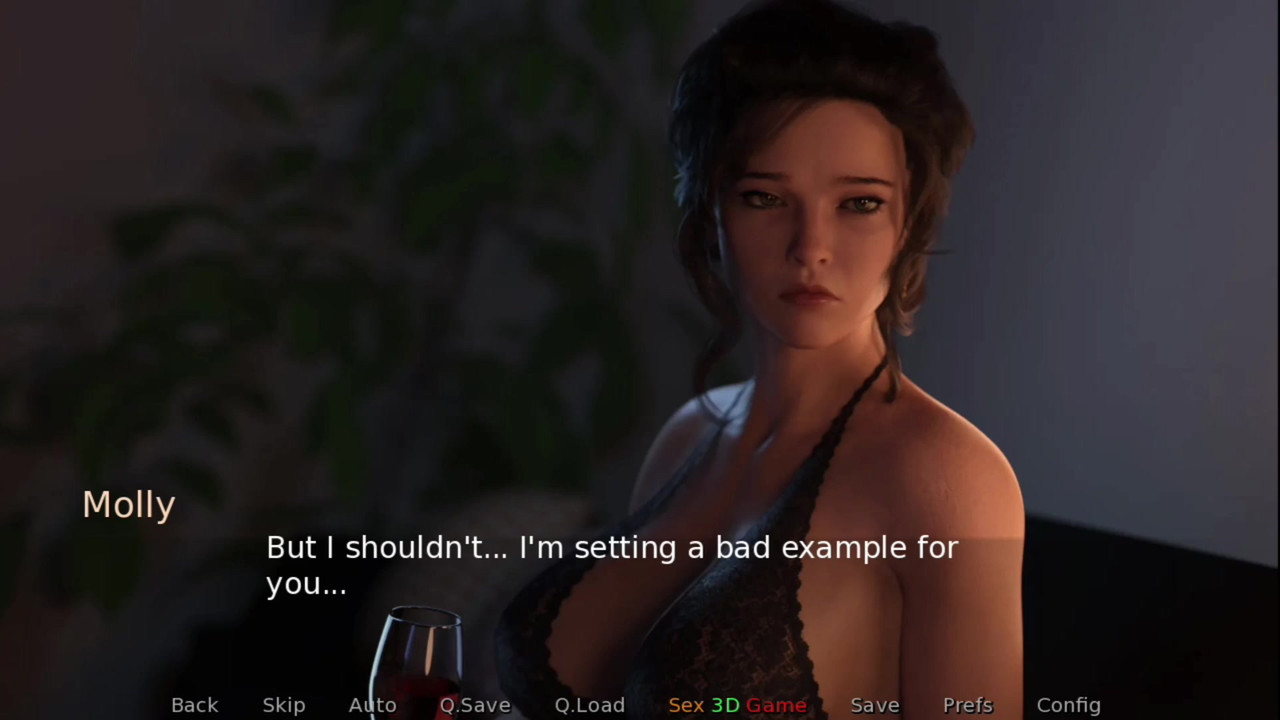Open the Config menu
This screenshot has height=720, width=1280.
click(1068, 705)
